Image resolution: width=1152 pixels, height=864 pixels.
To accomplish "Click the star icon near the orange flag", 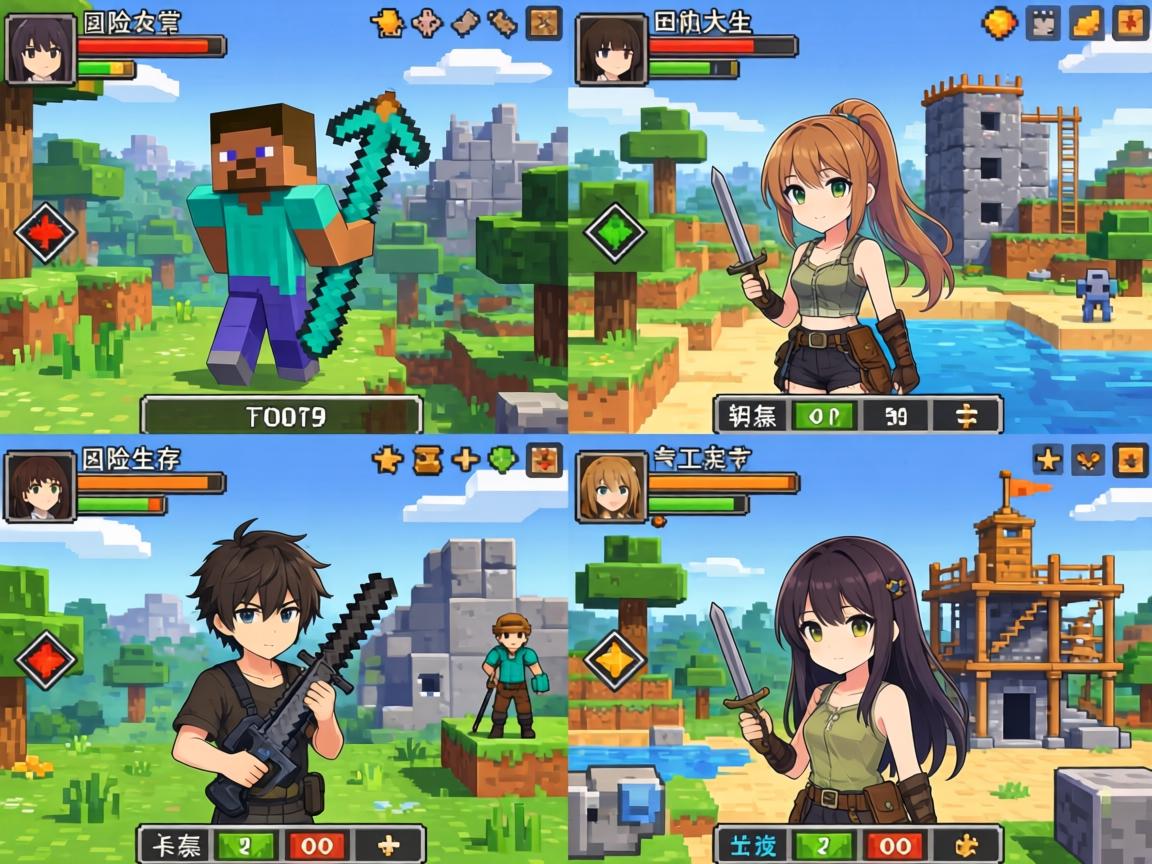I will [1047, 459].
